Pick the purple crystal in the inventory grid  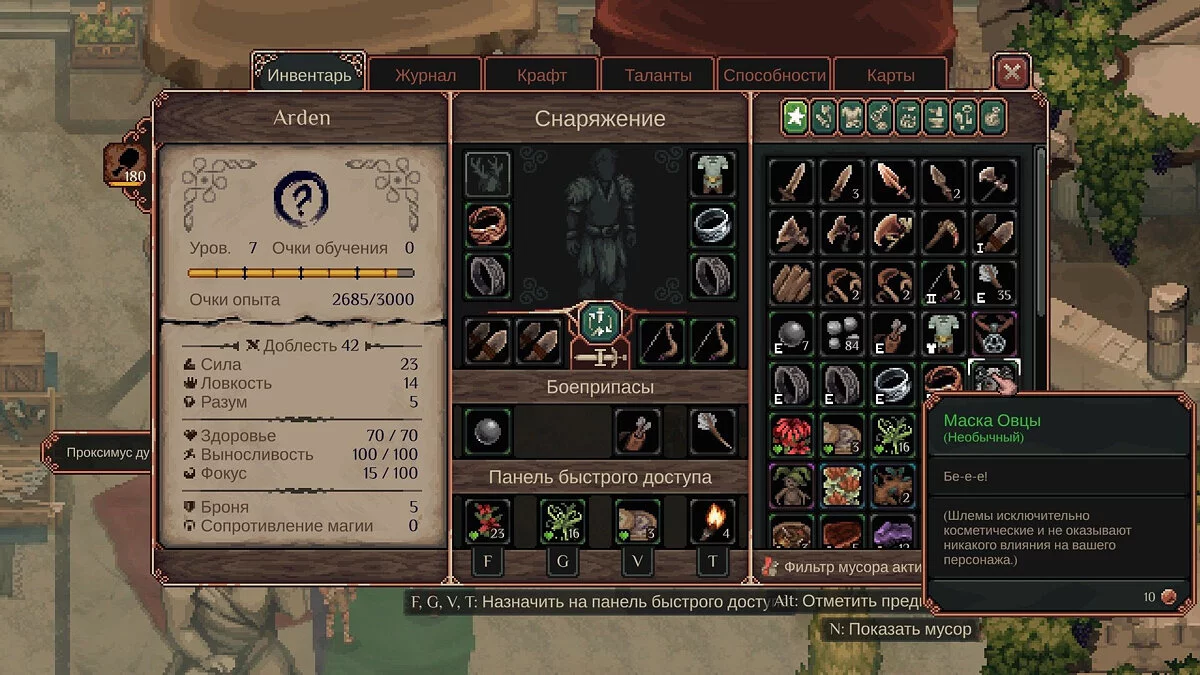pos(893,532)
